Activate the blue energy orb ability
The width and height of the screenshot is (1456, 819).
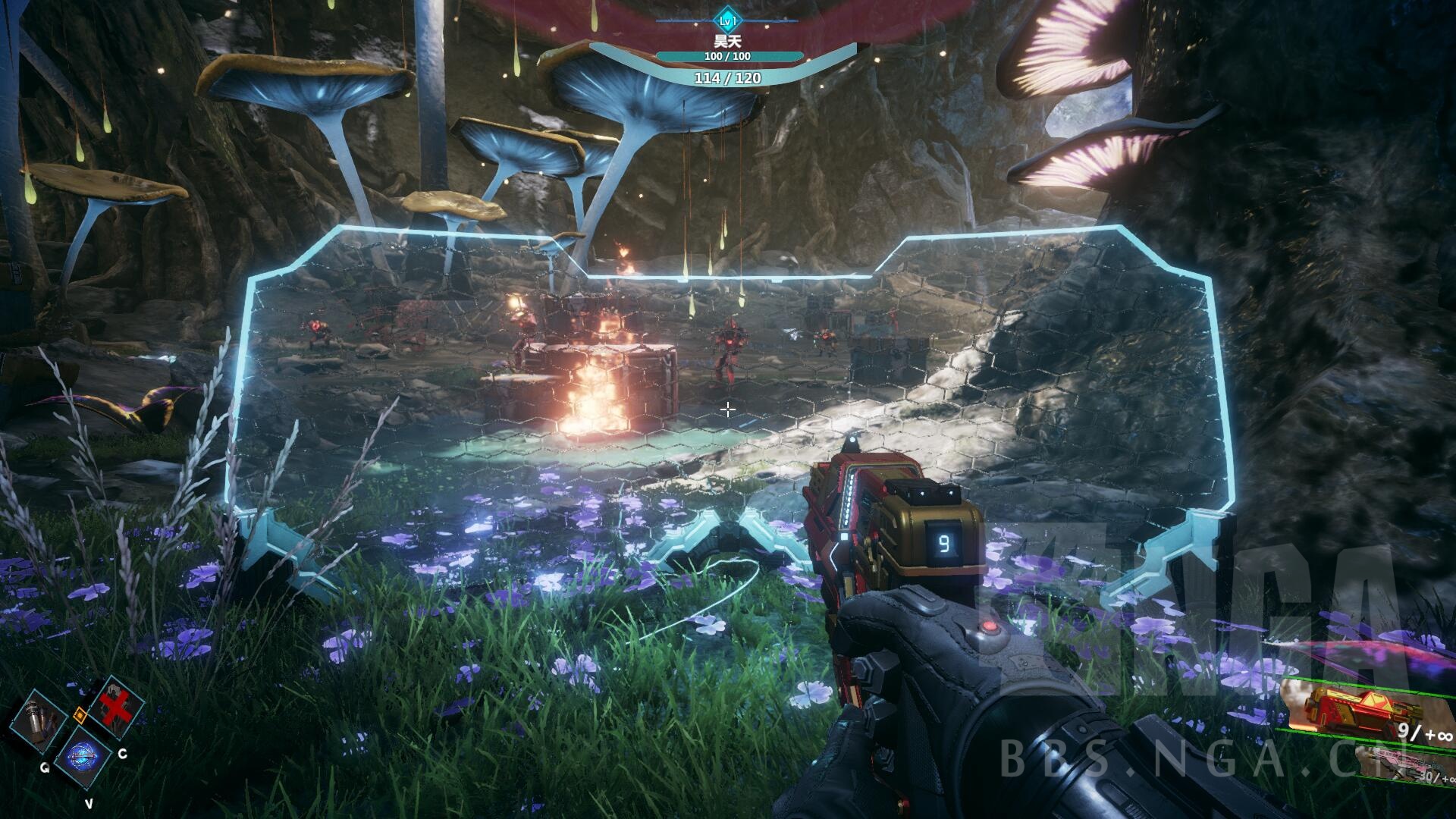click(80, 757)
